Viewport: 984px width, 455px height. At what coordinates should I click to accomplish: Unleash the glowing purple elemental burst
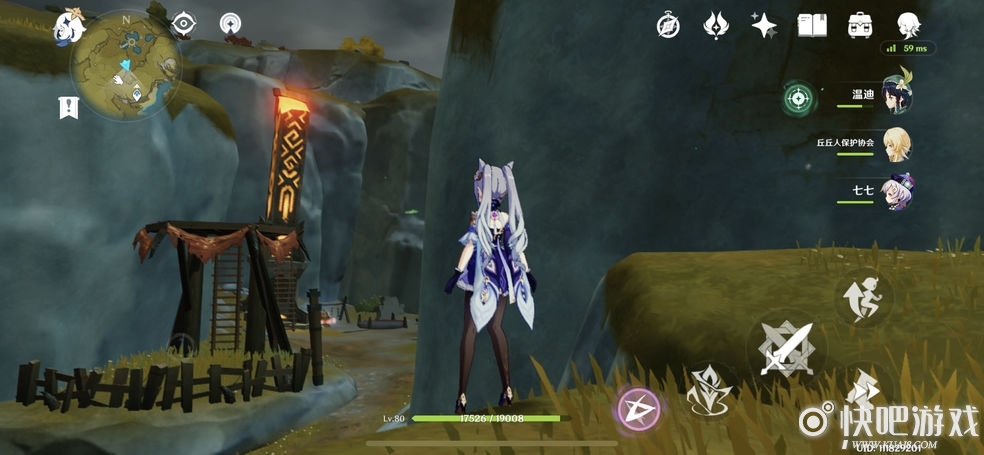[637, 408]
